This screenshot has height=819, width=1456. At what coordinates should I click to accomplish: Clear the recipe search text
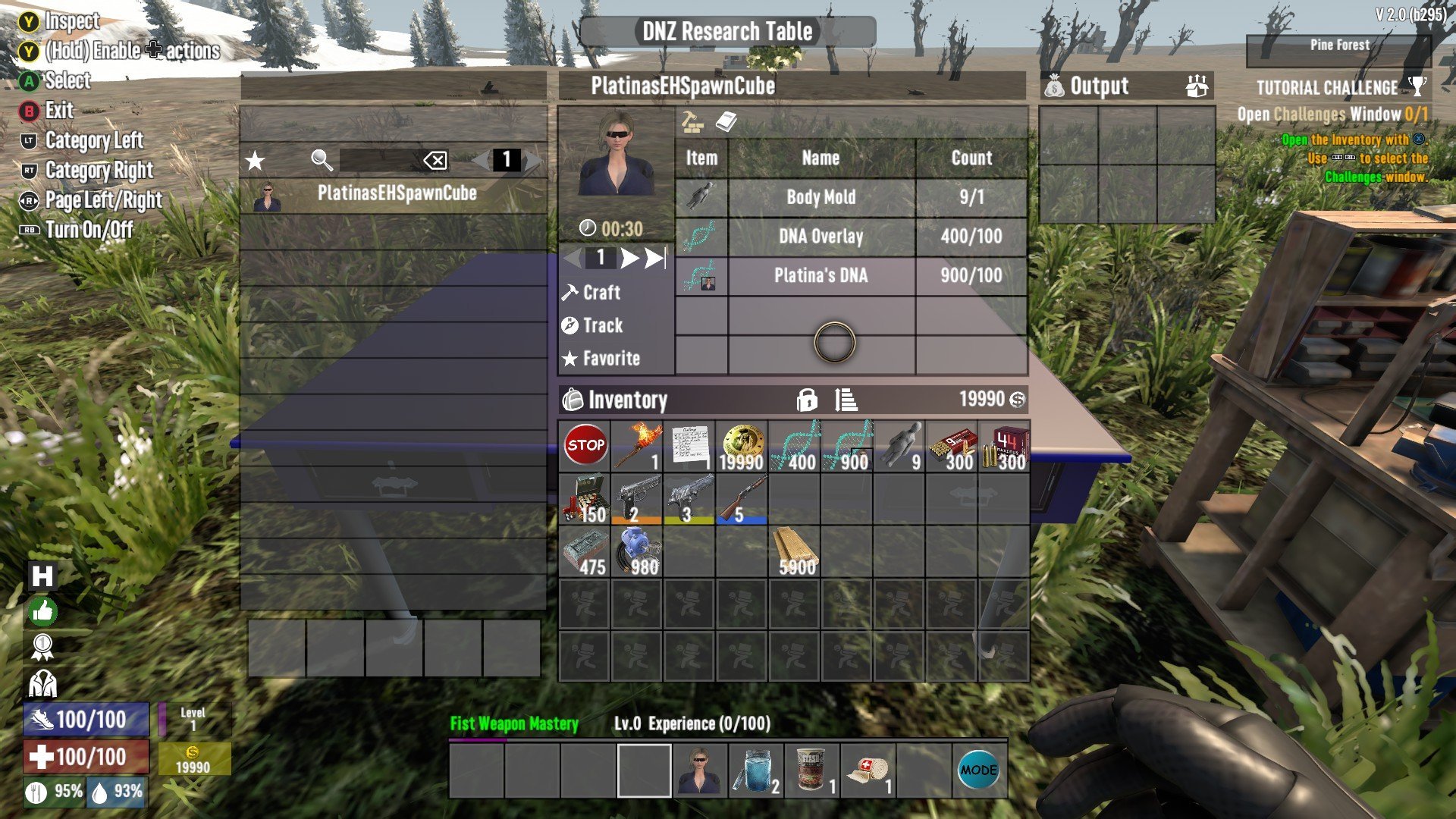tap(435, 161)
